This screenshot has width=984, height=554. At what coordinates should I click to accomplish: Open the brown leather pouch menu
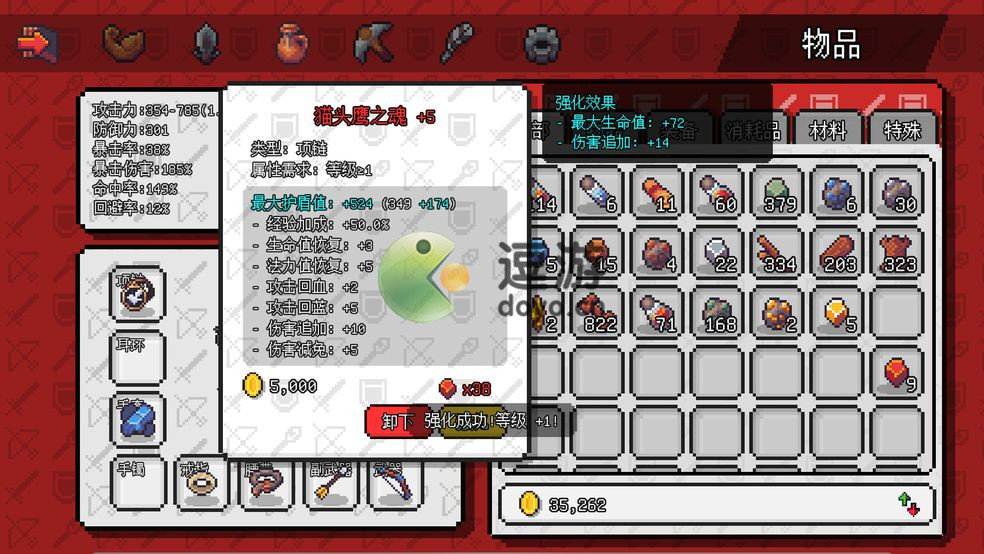(x=124, y=43)
